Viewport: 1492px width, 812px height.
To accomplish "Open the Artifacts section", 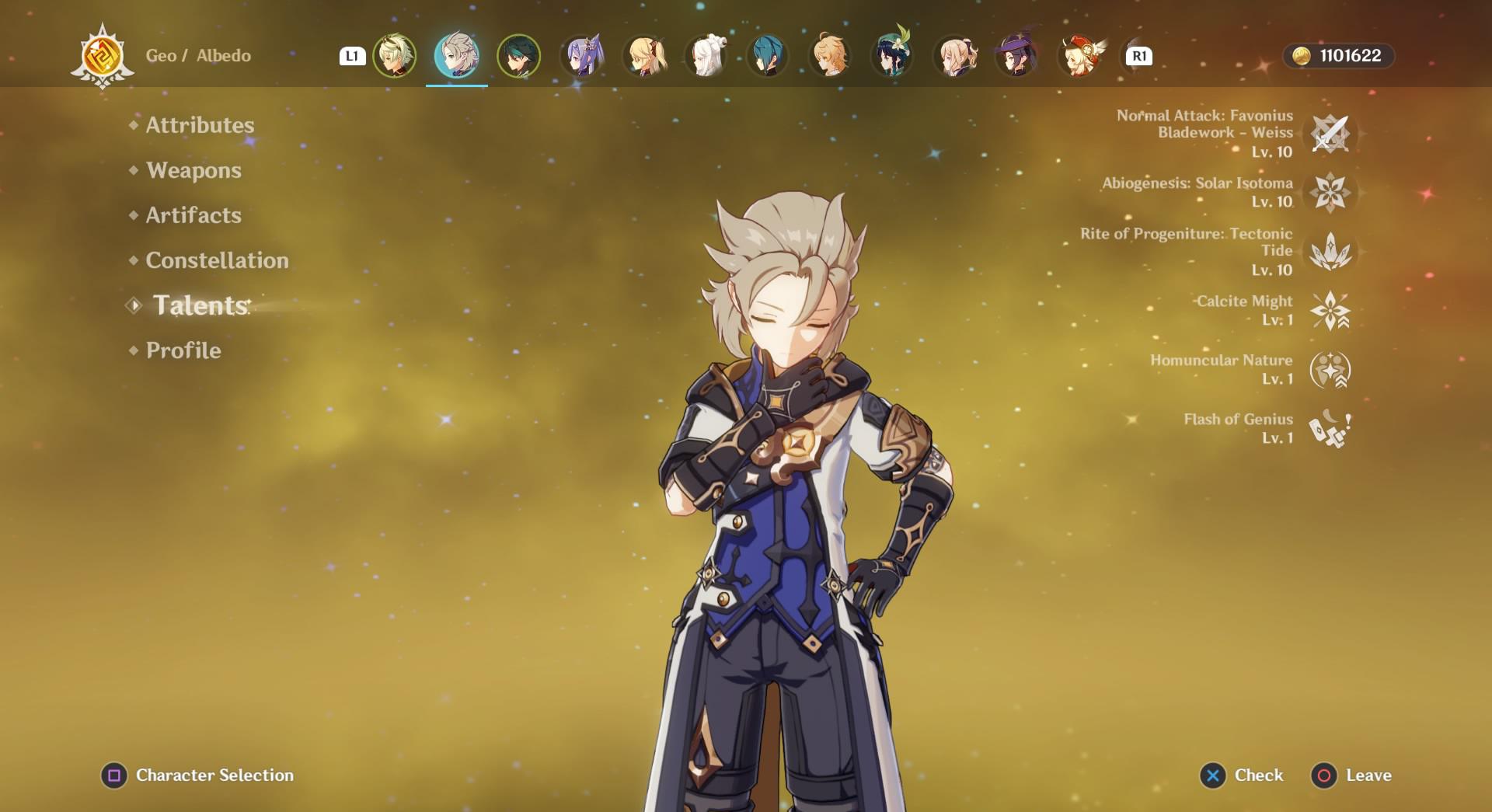I will click(193, 215).
